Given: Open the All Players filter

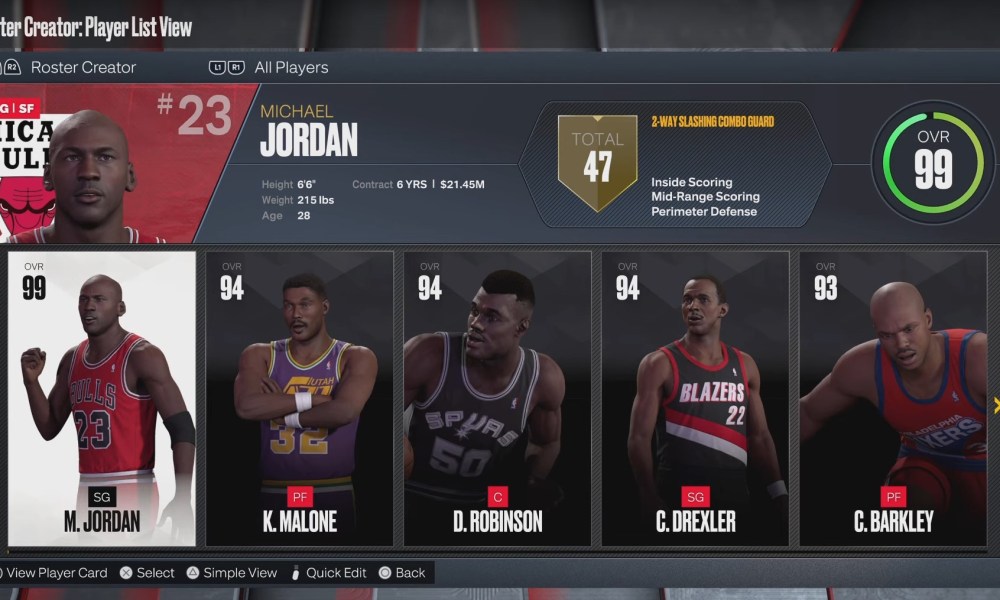Looking at the screenshot, I should coord(291,68).
